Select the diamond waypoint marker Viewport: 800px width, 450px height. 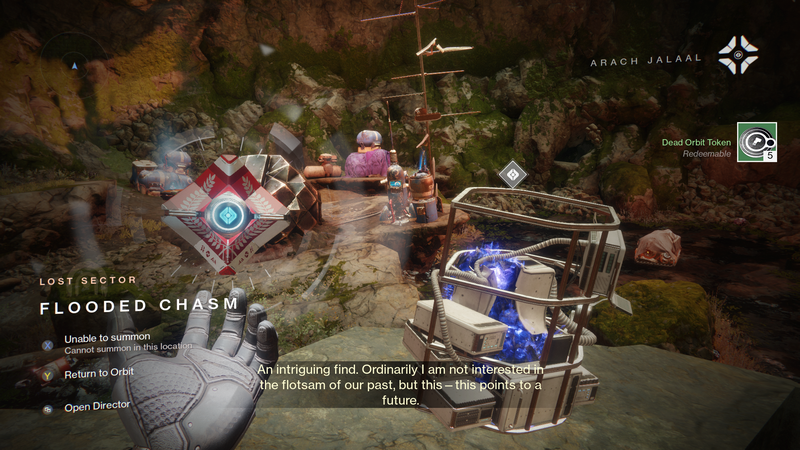[512, 174]
